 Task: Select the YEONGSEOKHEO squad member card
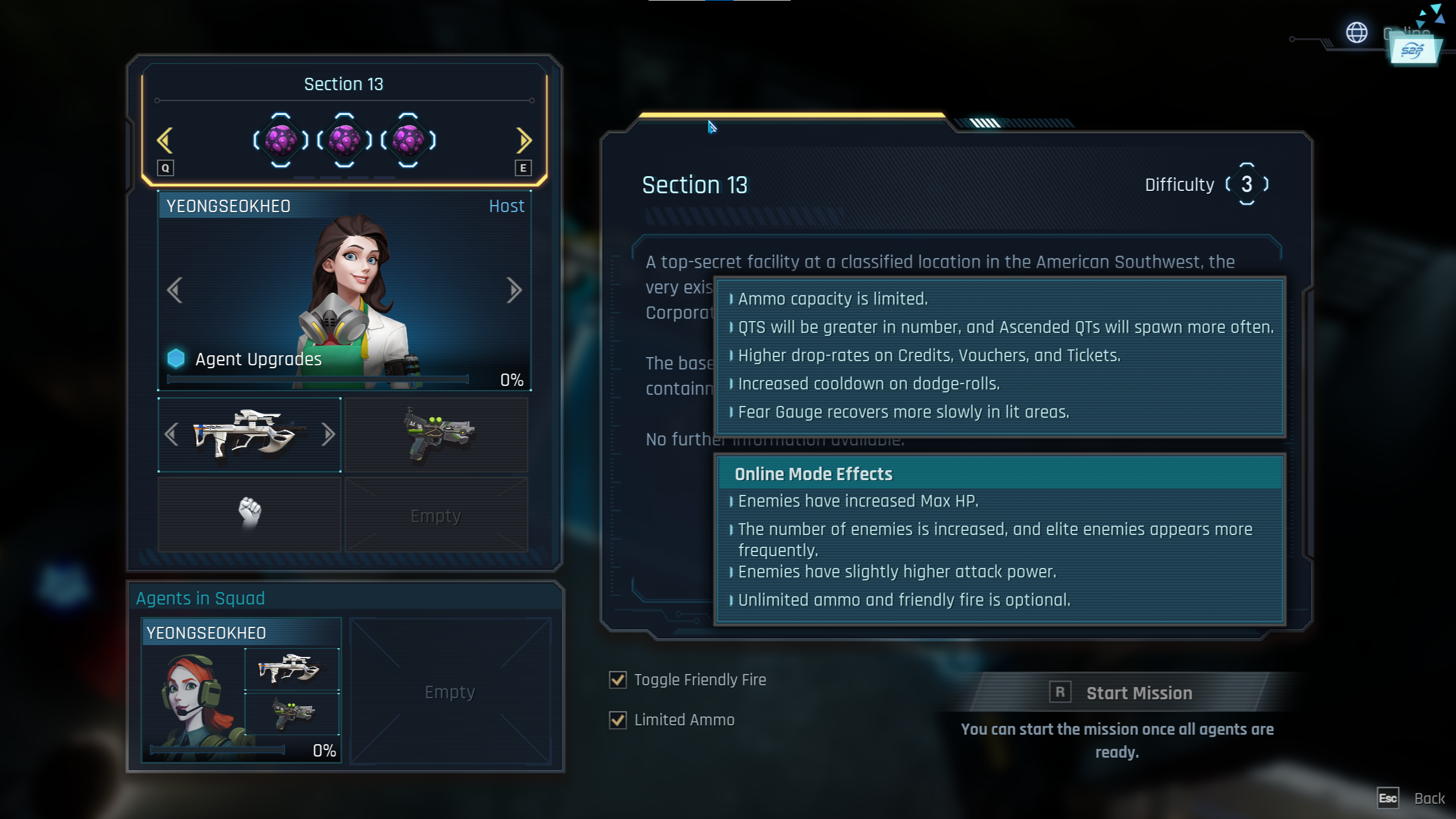coord(241,689)
